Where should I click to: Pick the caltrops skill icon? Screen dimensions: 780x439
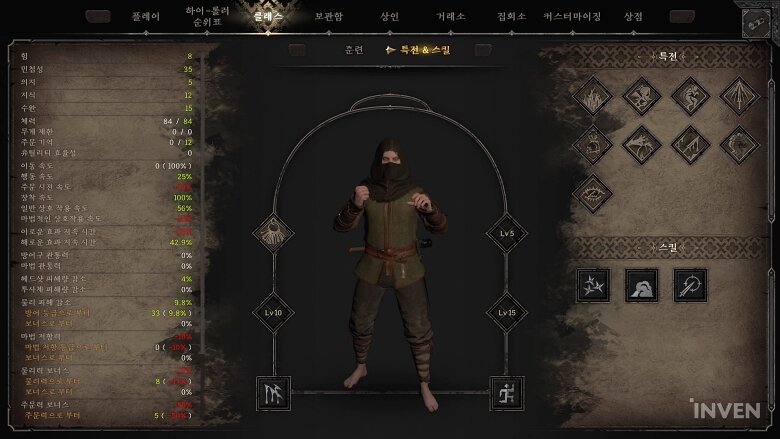[x=592, y=285]
